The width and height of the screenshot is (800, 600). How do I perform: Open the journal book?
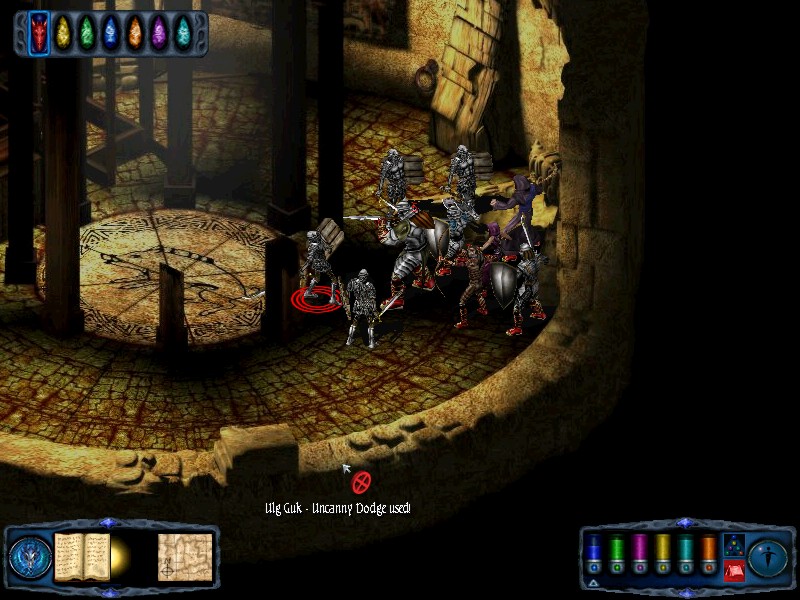click(x=81, y=556)
